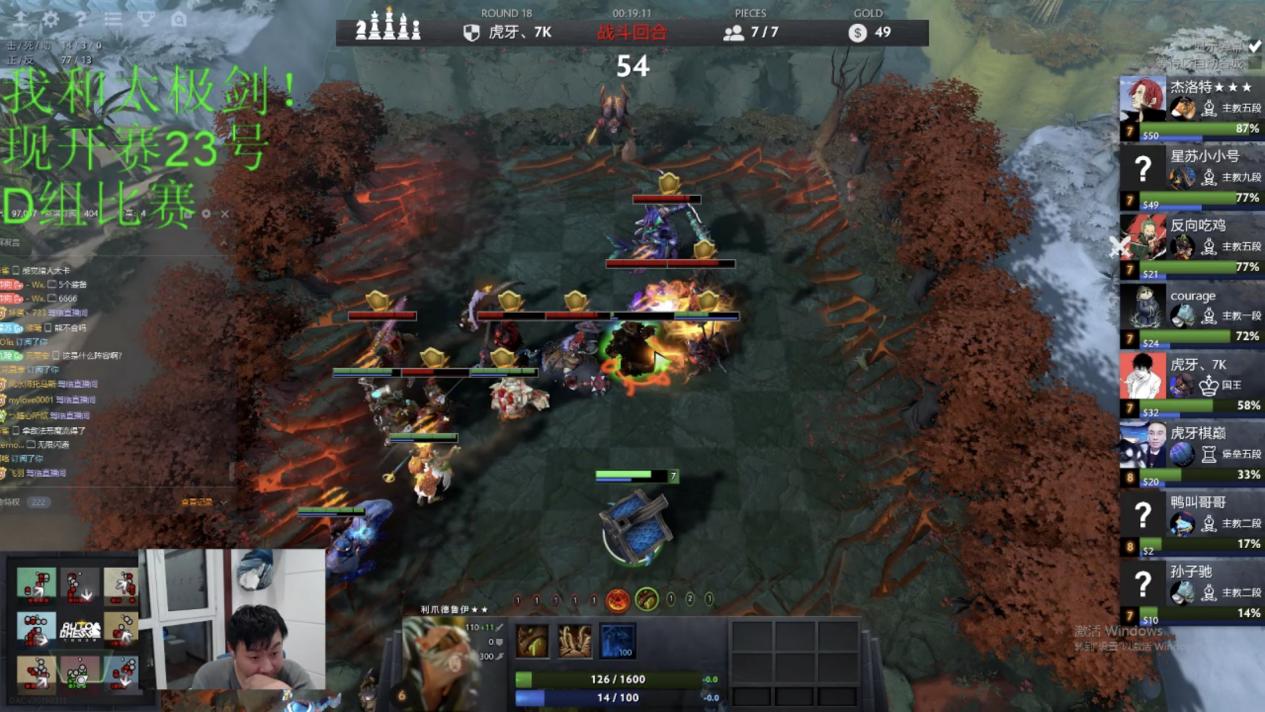Select player 星苏小小号 in the scoreboard
The height and width of the screenshot is (712, 1265).
(1190, 176)
